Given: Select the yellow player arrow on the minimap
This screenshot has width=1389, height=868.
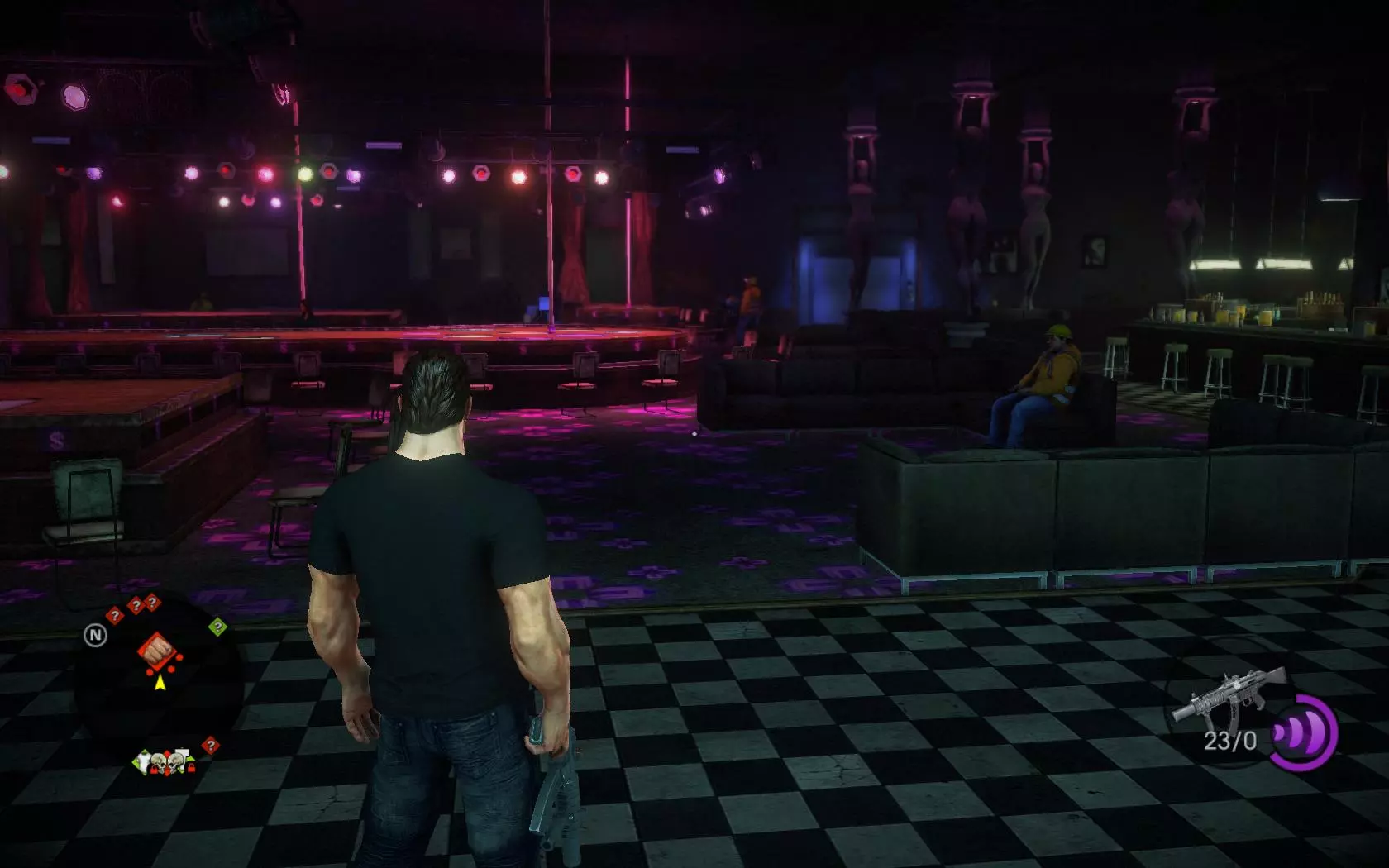Looking at the screenshot, I should point(160,682).
